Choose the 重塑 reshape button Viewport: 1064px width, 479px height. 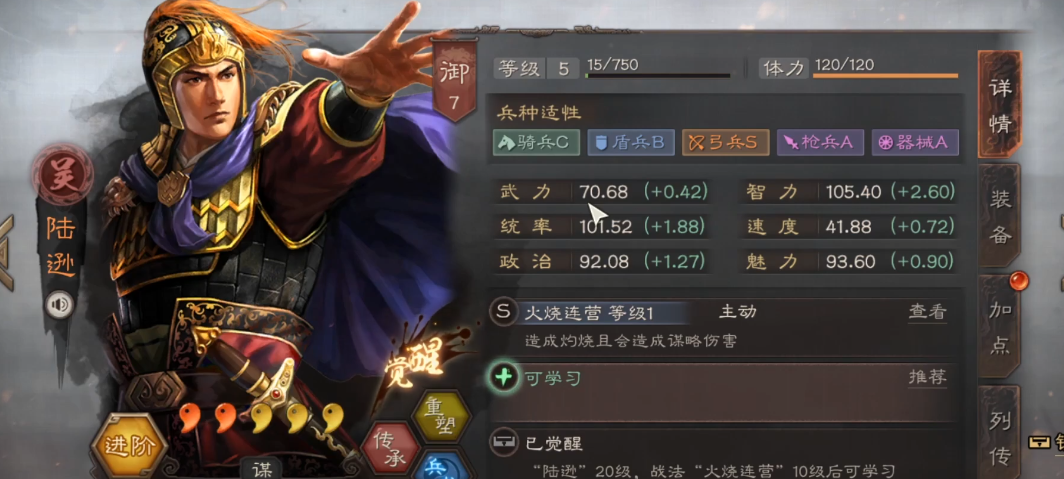tap(441, 415)
